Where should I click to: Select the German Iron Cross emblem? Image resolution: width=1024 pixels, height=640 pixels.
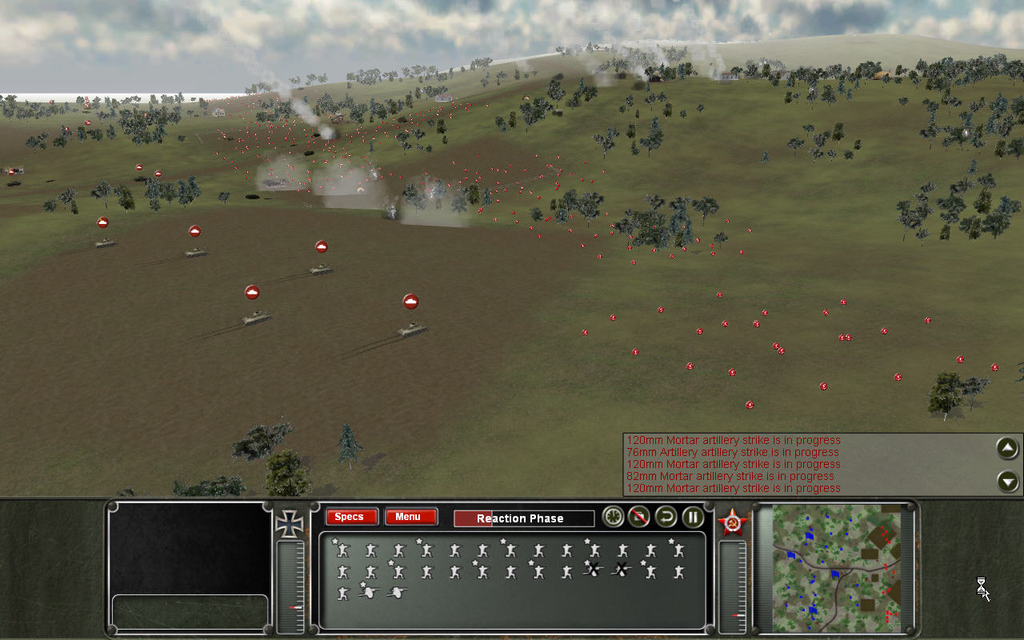(289, 523)
